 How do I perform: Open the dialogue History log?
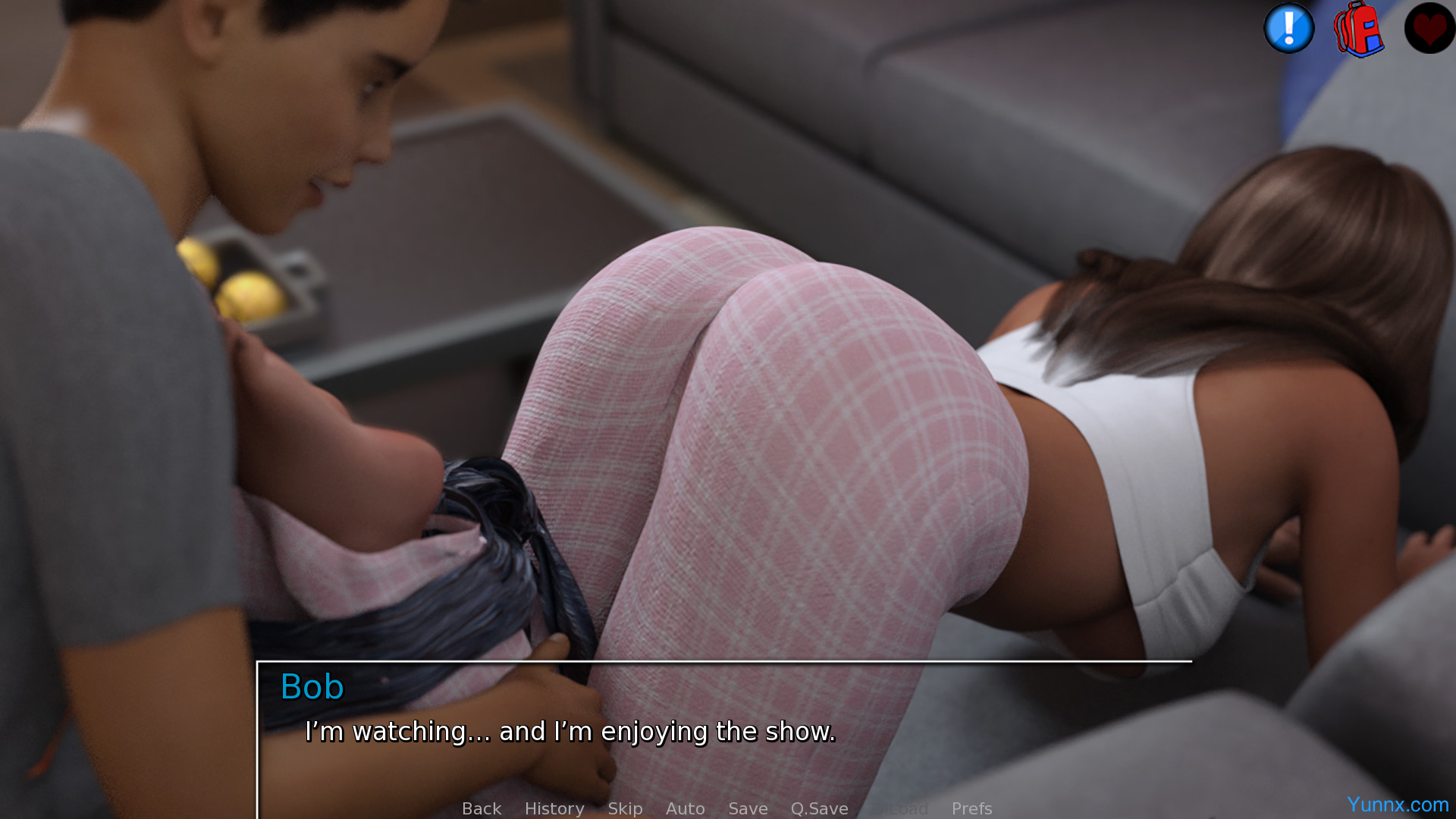(554, 808)
